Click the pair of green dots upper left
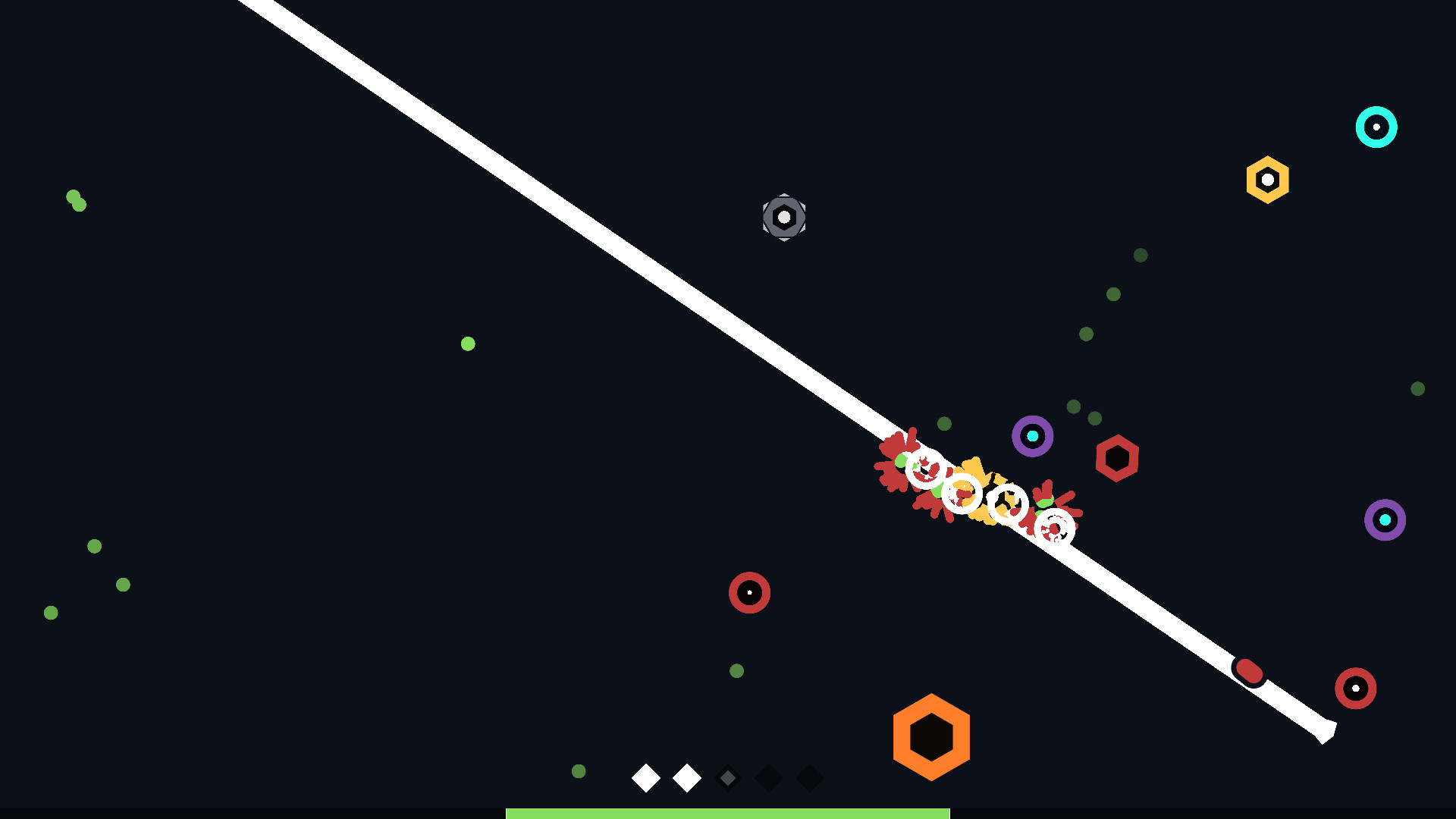The height and width of the screenshot is (819, 1456). pyautogui.click(x=76, y=201)
